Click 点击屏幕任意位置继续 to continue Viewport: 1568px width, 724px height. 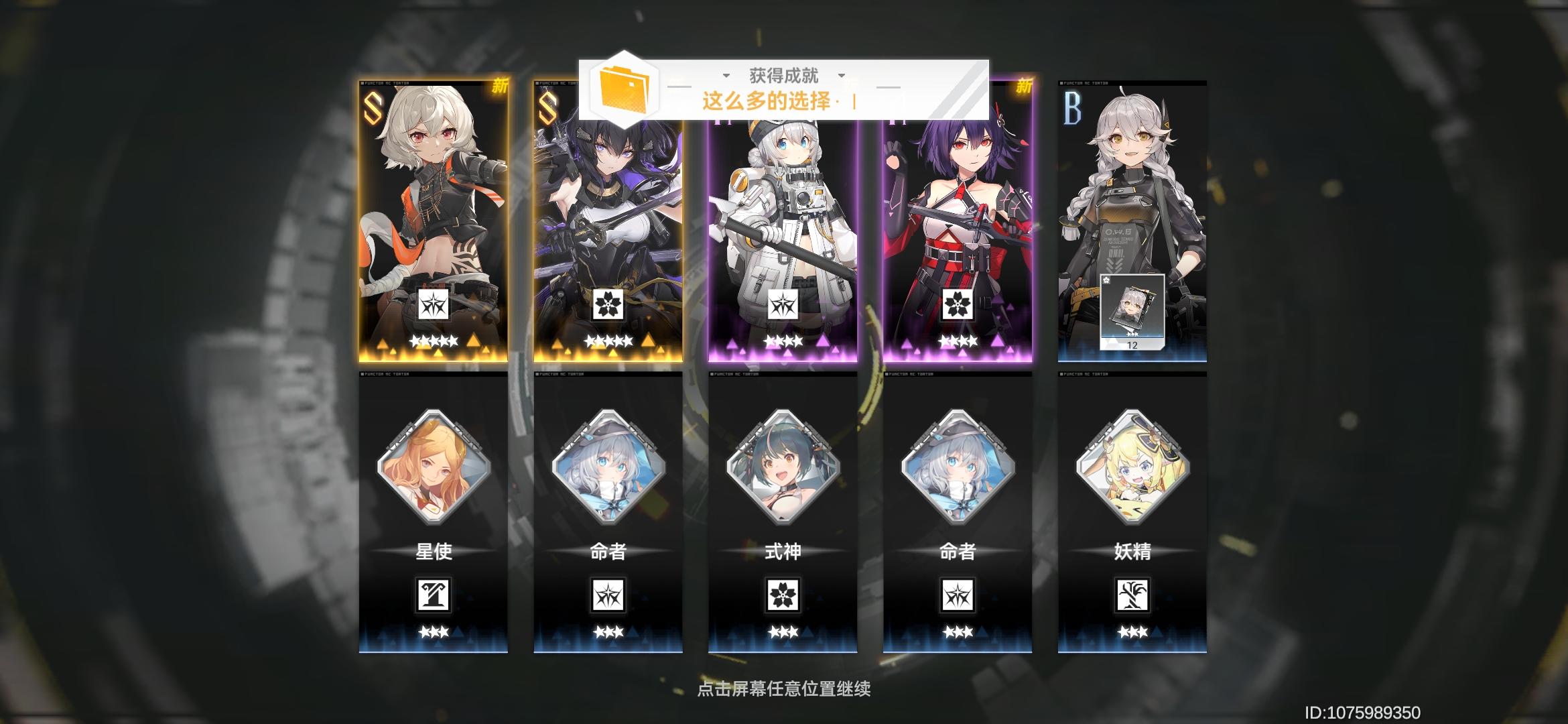(784, 689)
